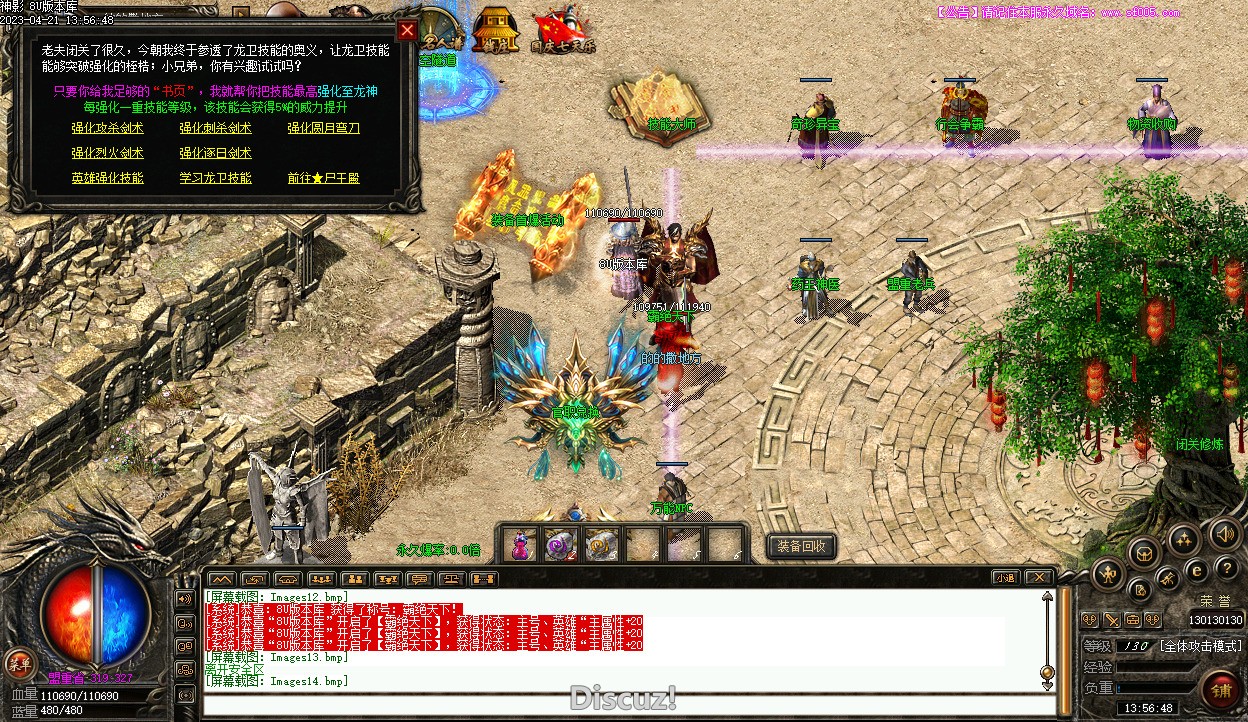Select the purple swirl scroll hotbar slot
Viewport: 1248px width, 722px height.
coord(560,545)
